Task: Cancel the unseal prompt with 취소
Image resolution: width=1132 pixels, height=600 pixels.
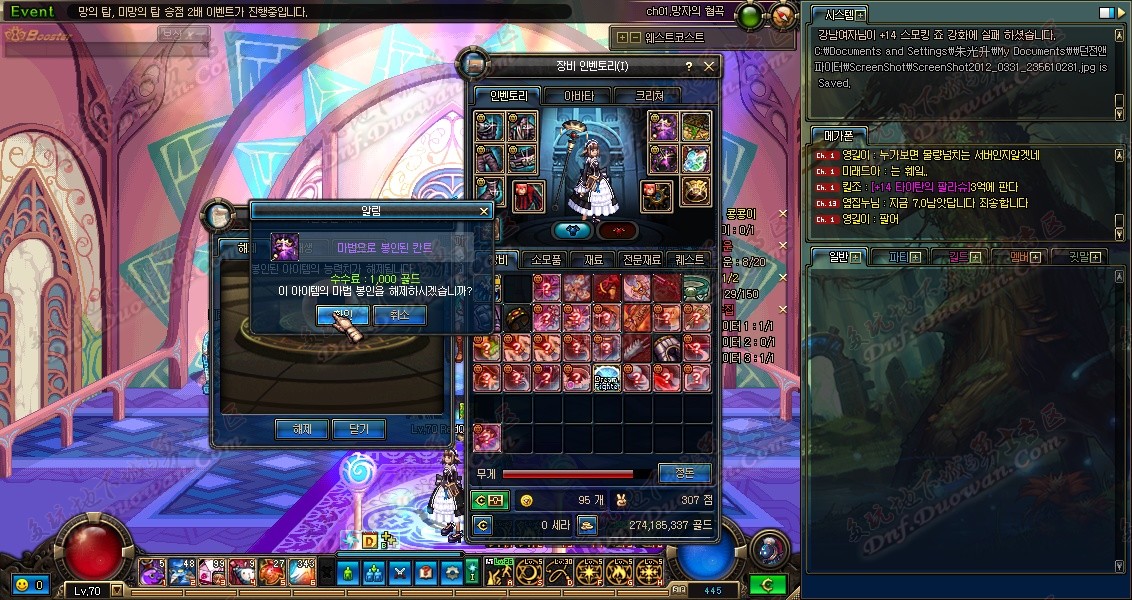Action: pyautogui.click(x=399, y=315)
